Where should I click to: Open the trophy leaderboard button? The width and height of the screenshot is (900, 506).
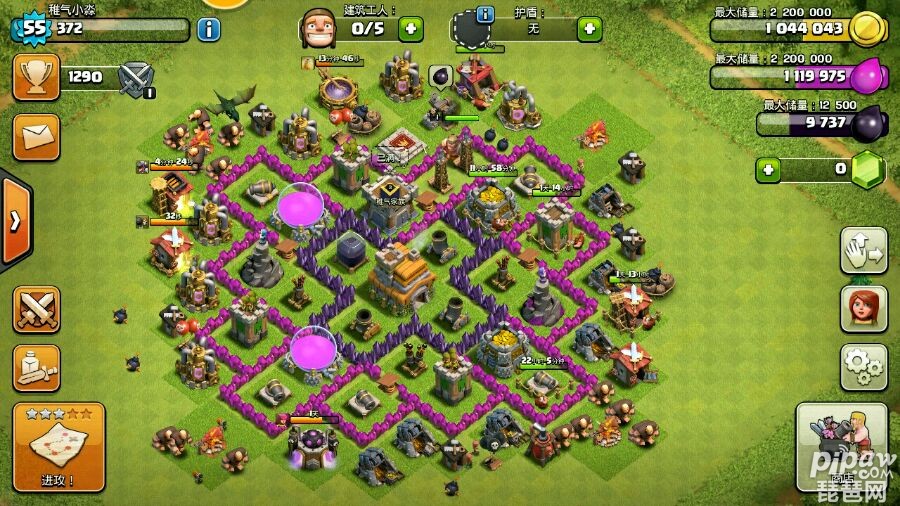click(x=36, y=77)
